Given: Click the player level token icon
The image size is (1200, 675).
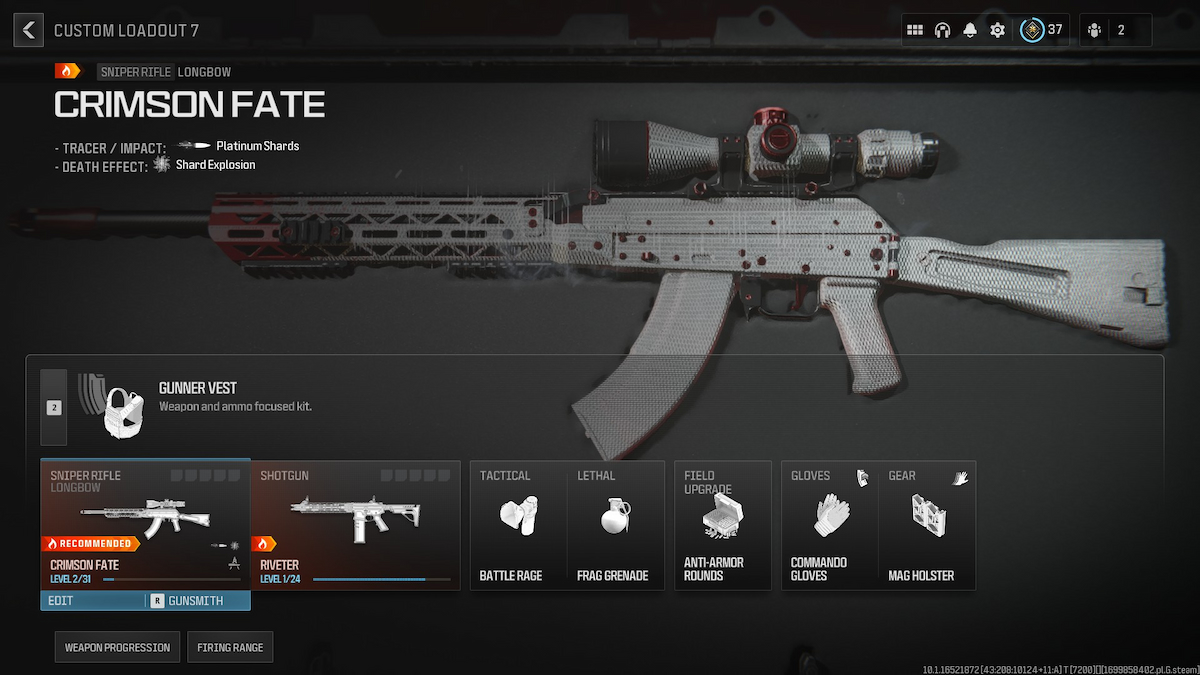Looking at the screenshot, I should [x=1032, y=30].
